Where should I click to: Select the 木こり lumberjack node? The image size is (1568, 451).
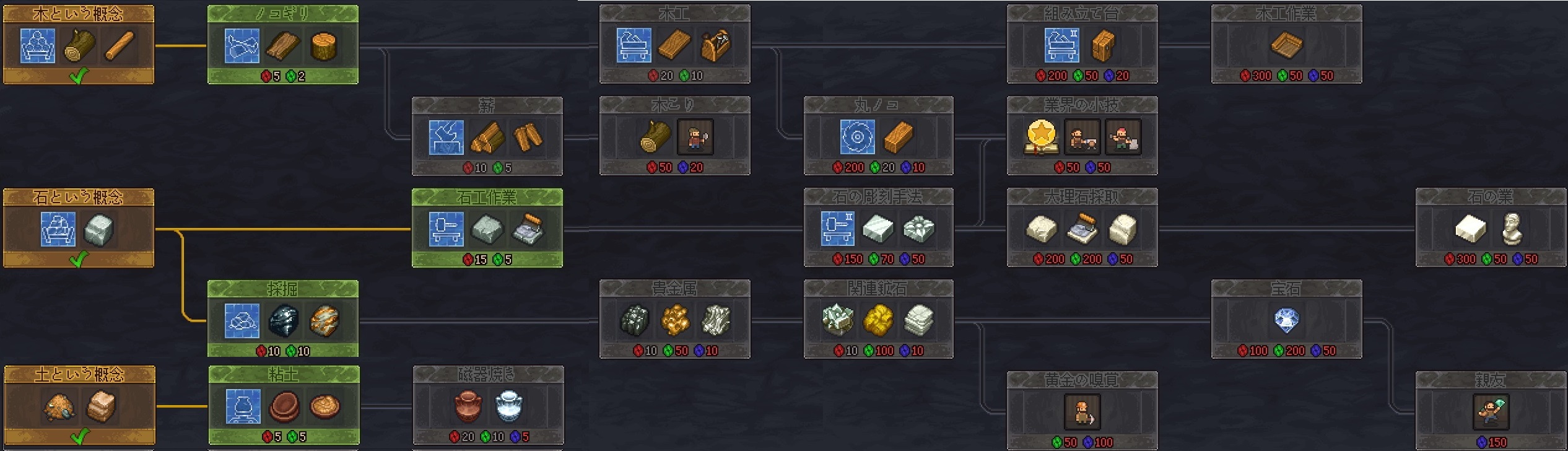tap(674, 136)
